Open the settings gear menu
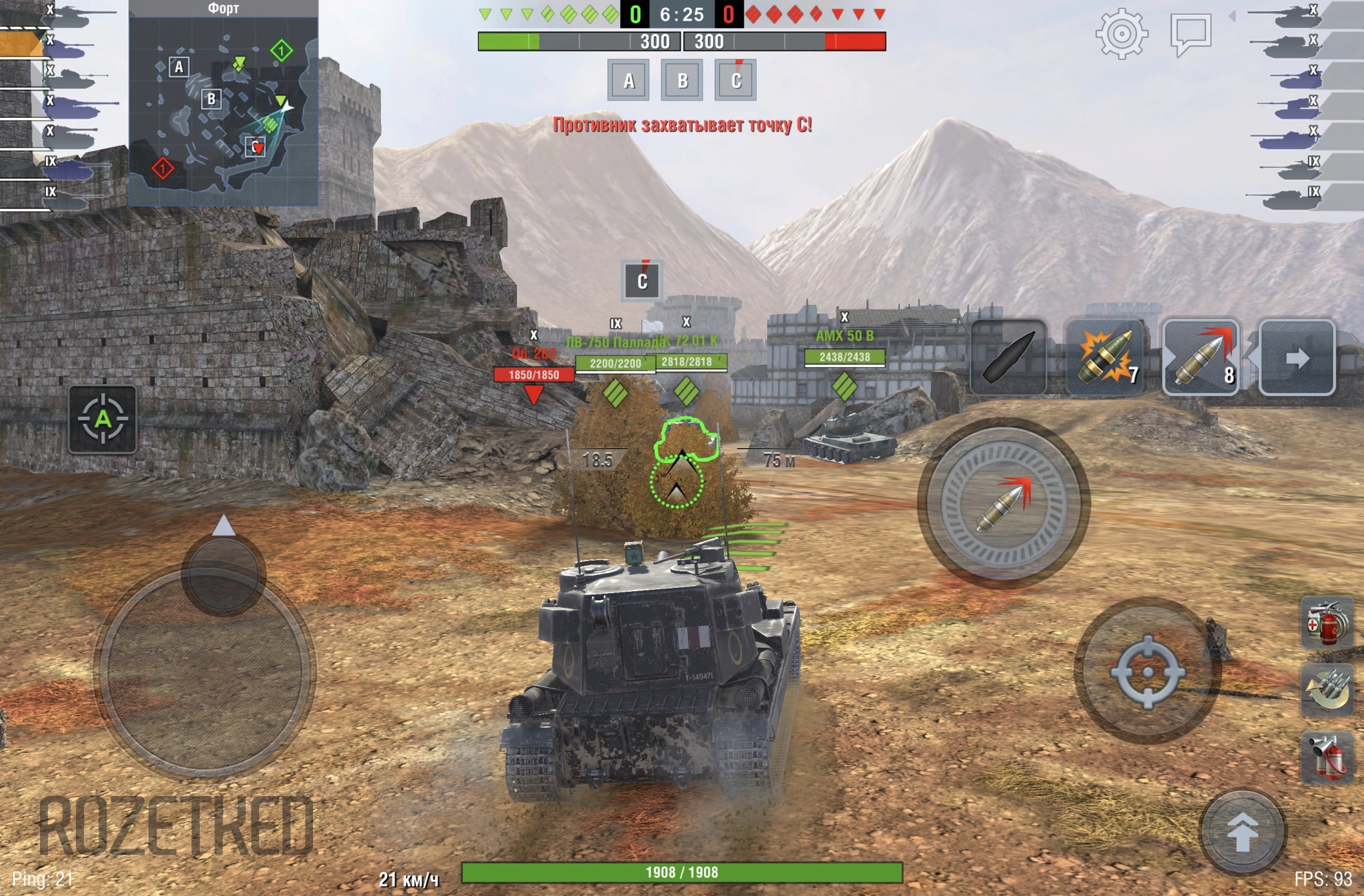 (x=1122, y=33)
